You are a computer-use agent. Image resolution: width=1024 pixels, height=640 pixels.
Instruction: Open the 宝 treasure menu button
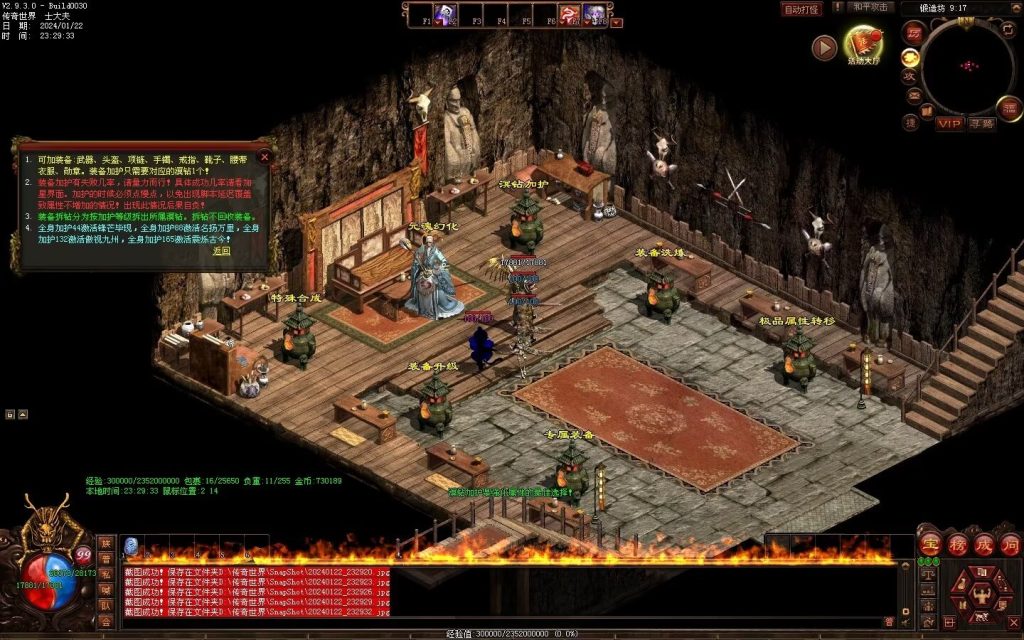pos(930,545)
